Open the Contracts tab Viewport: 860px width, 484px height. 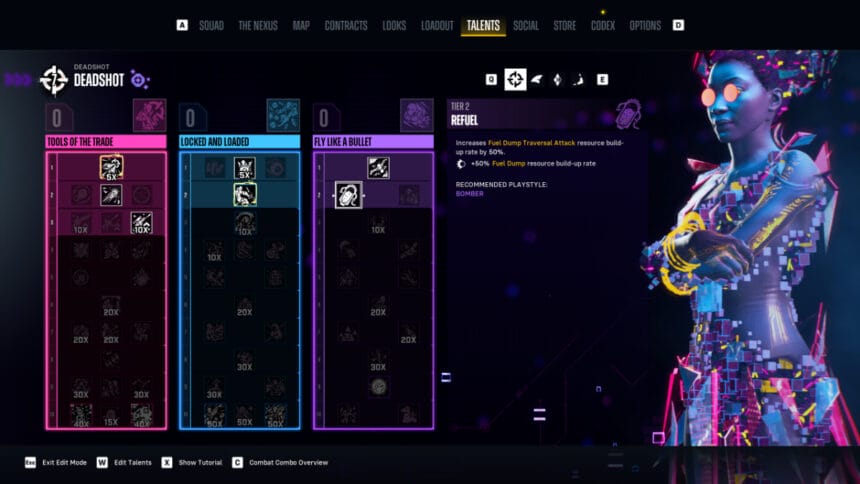click(346, 25)
